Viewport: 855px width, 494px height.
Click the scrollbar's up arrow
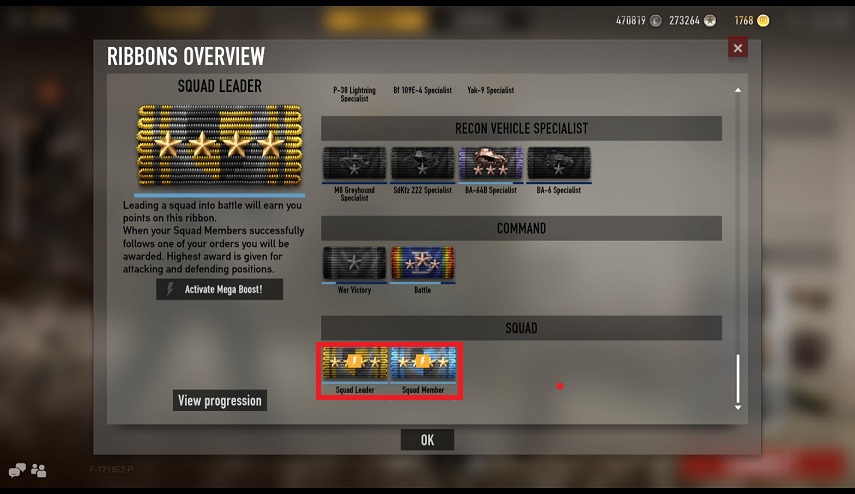[738, 91]
